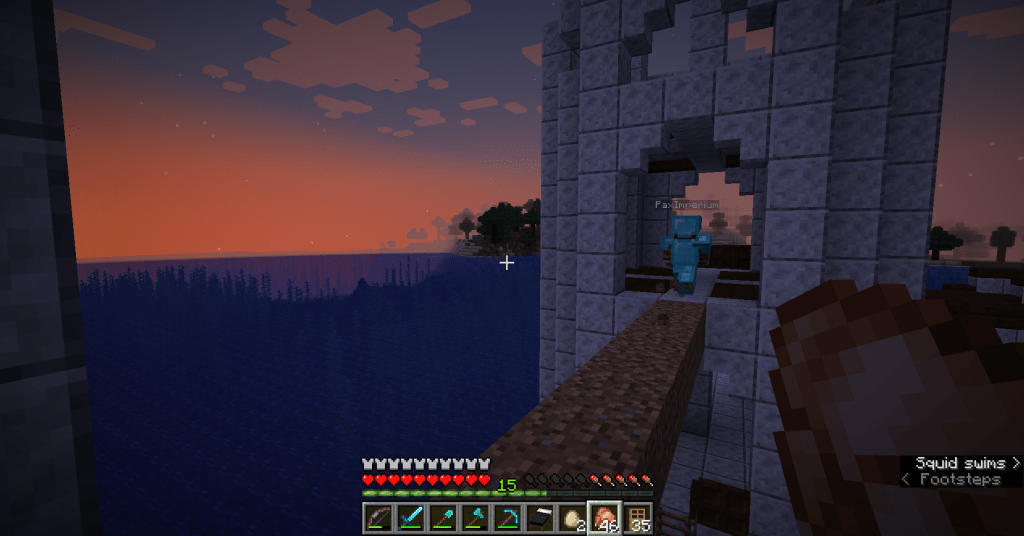Pick the black bed hotbar slot

click(539, 517)
